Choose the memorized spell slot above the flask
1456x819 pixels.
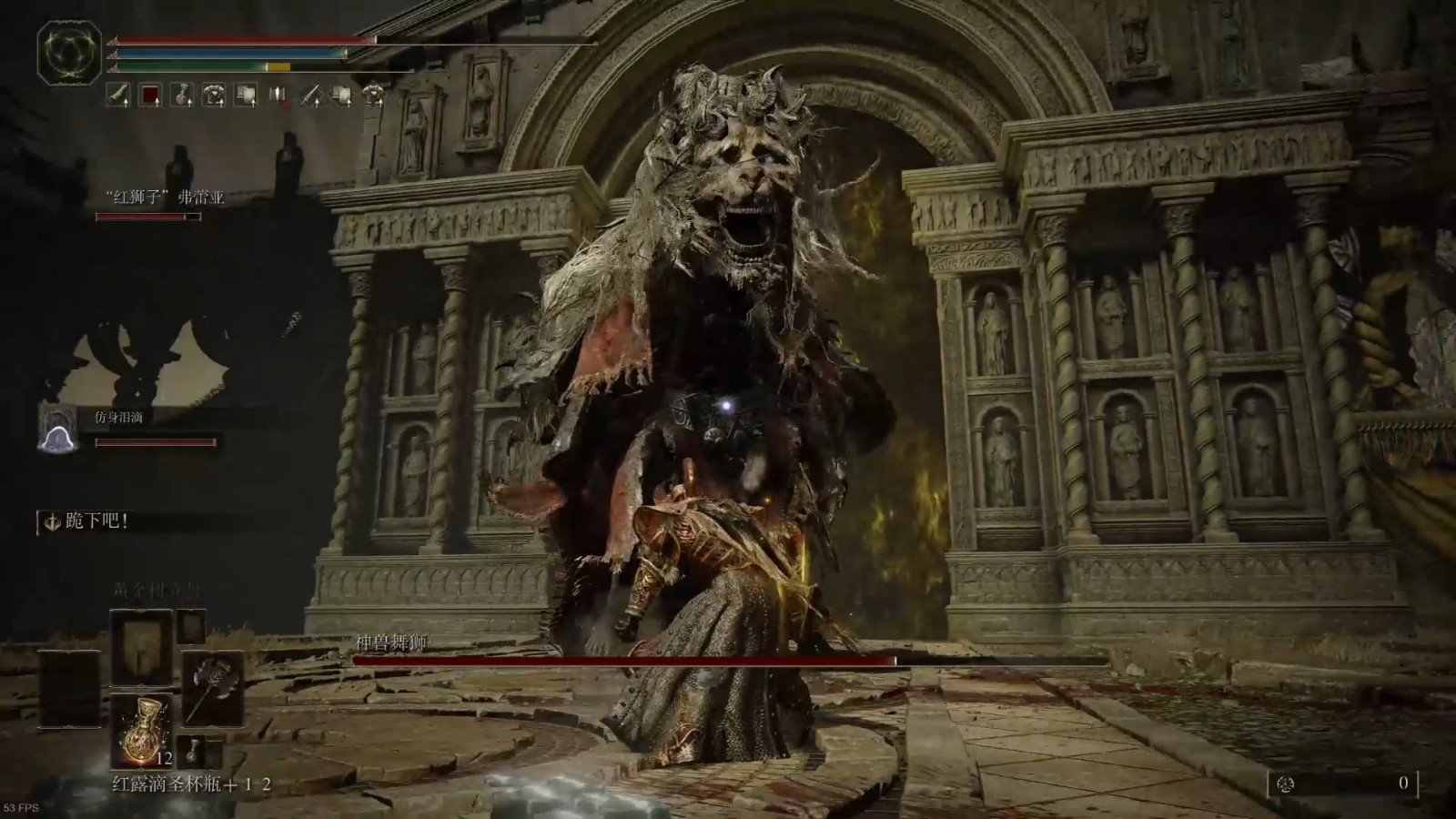coord(141,647)
